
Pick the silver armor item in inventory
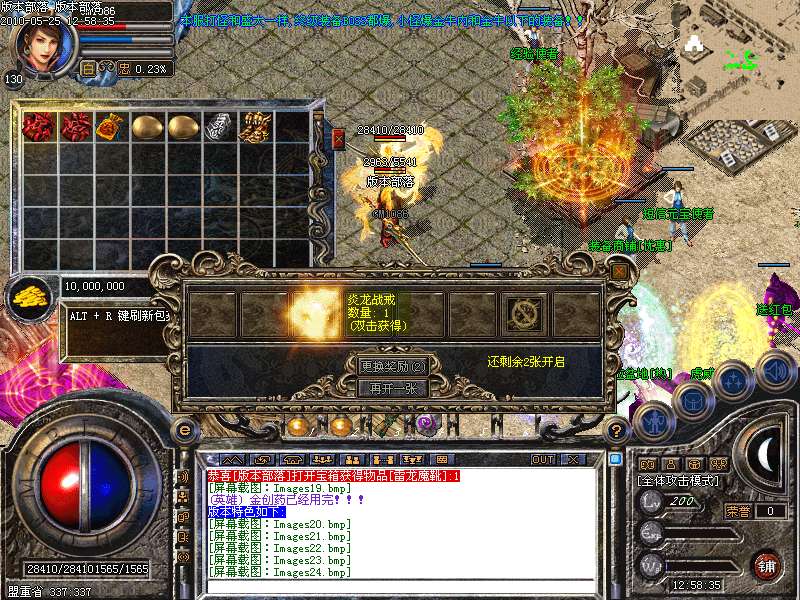pyautogui.click(x=219, y=127)
